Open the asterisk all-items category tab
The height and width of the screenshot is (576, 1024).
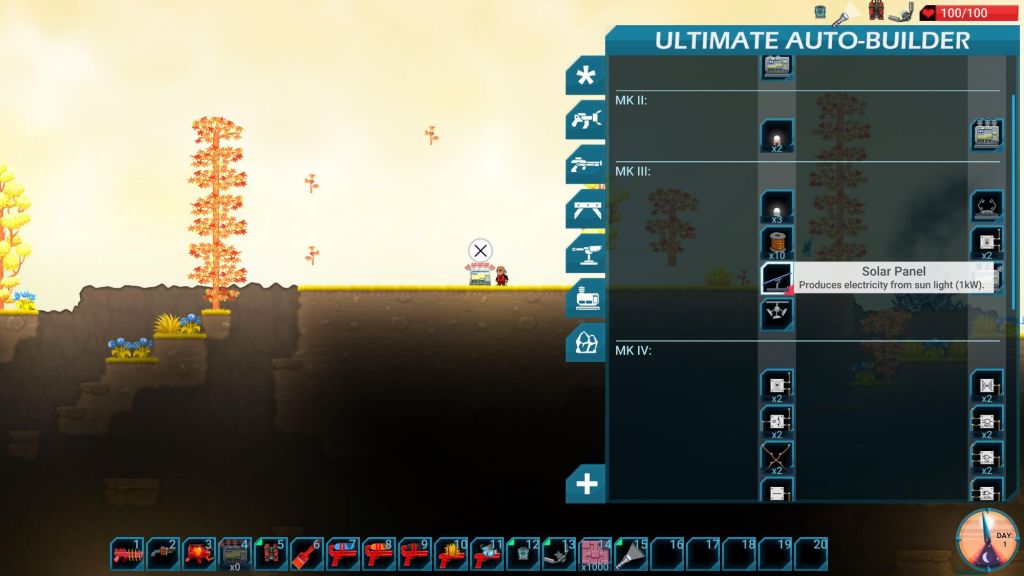pyautogui.click(x=586, y=77)
